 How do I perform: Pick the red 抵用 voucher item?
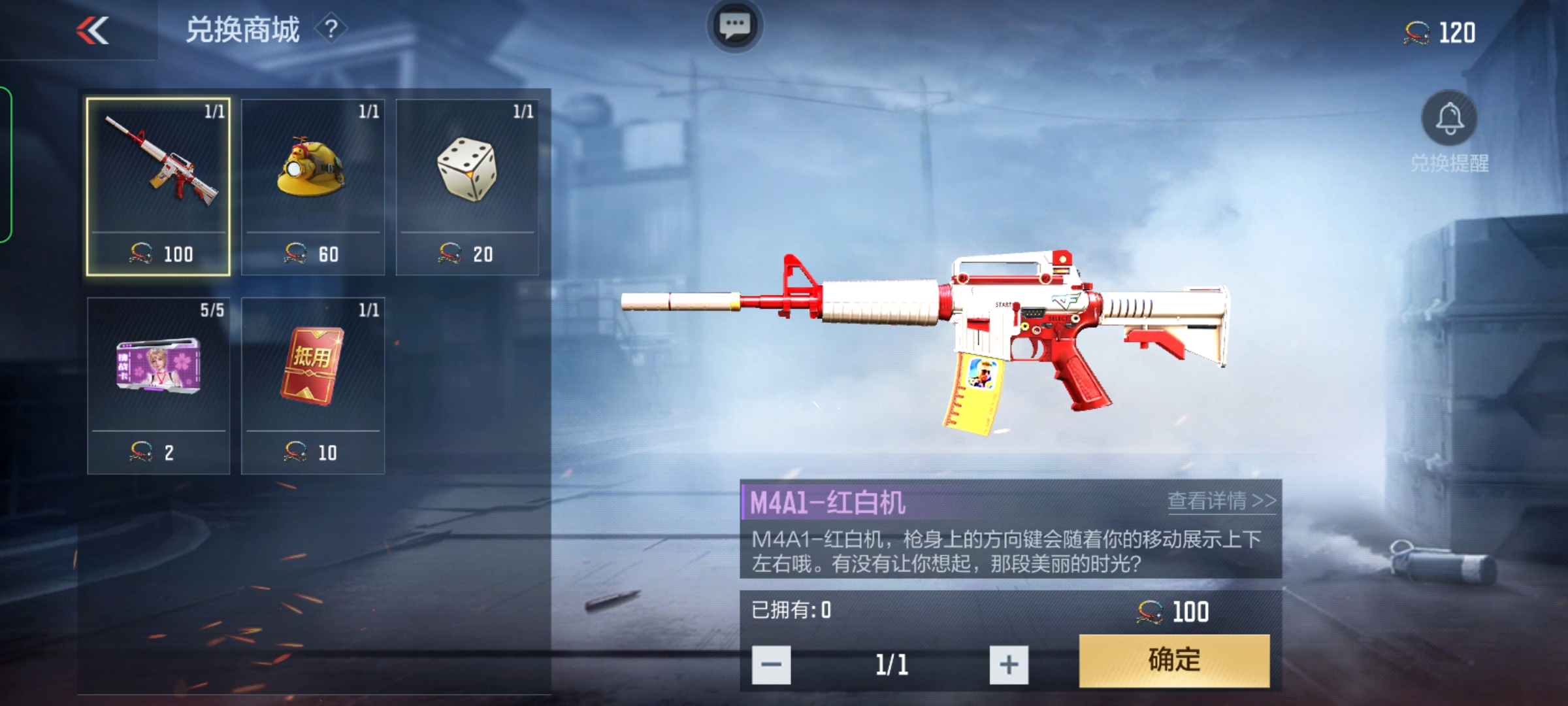pyautogui.click(x=312, y=386)
